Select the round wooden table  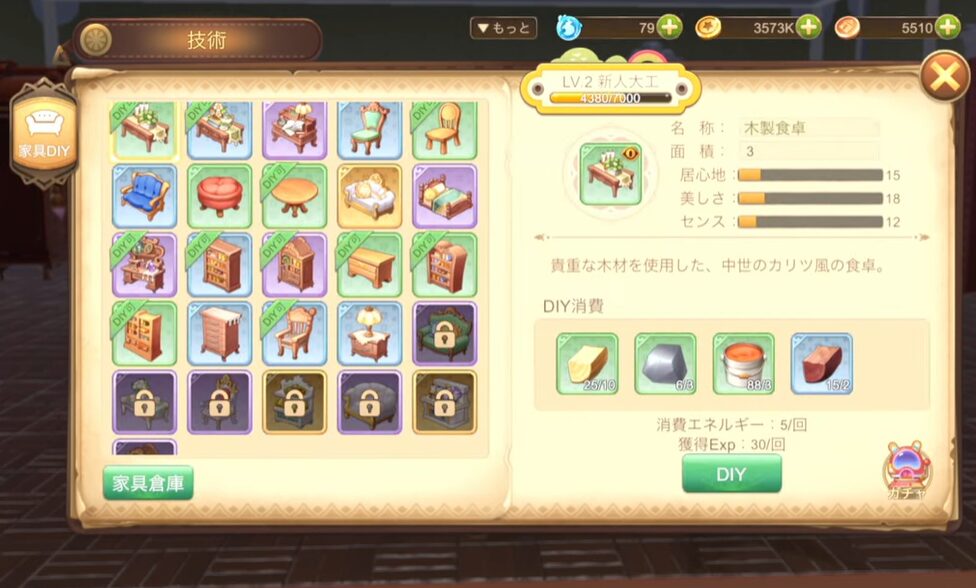294,196
